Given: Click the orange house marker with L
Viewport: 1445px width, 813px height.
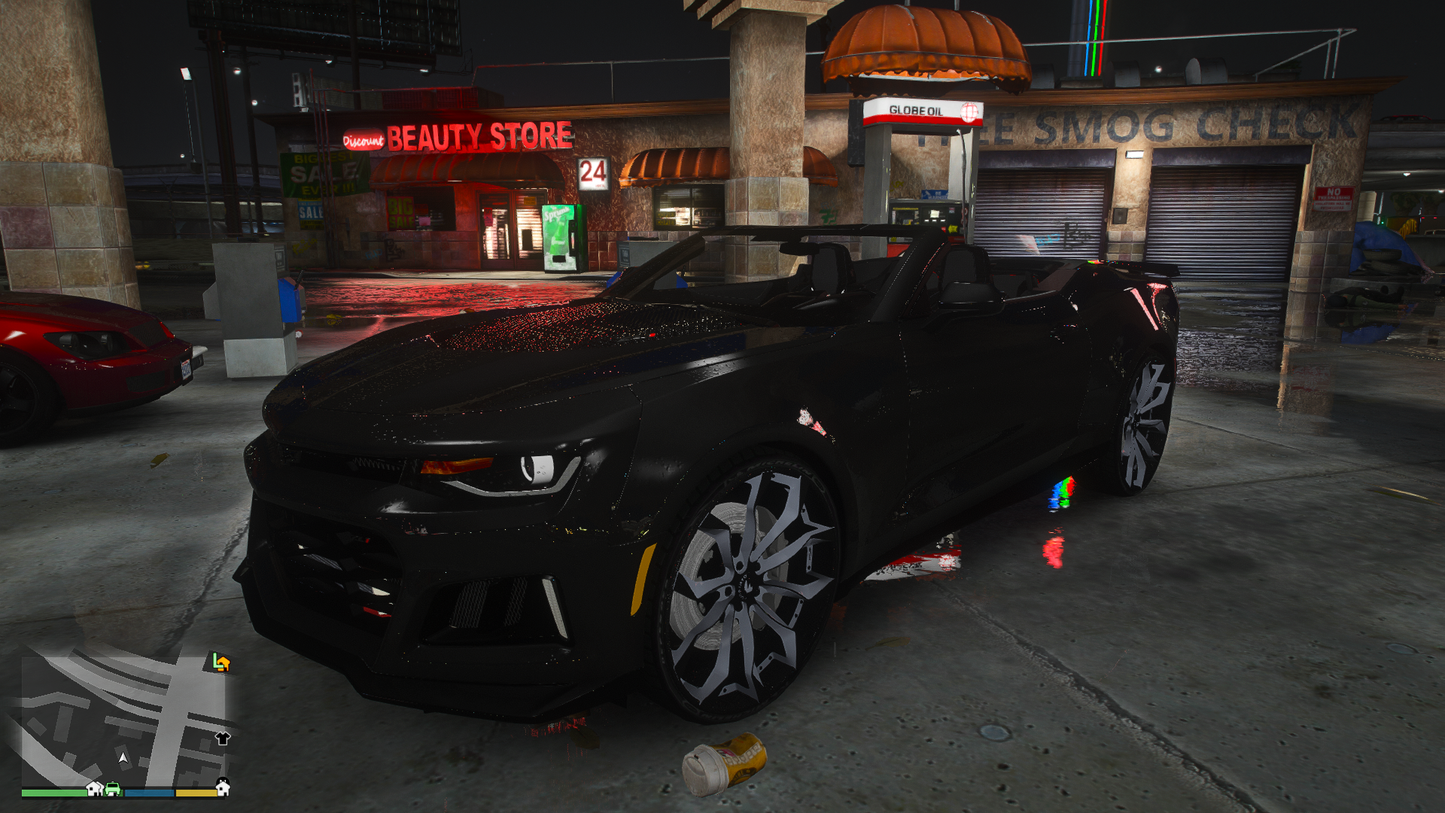Looking at the screenshot, I should click(221, 662).
